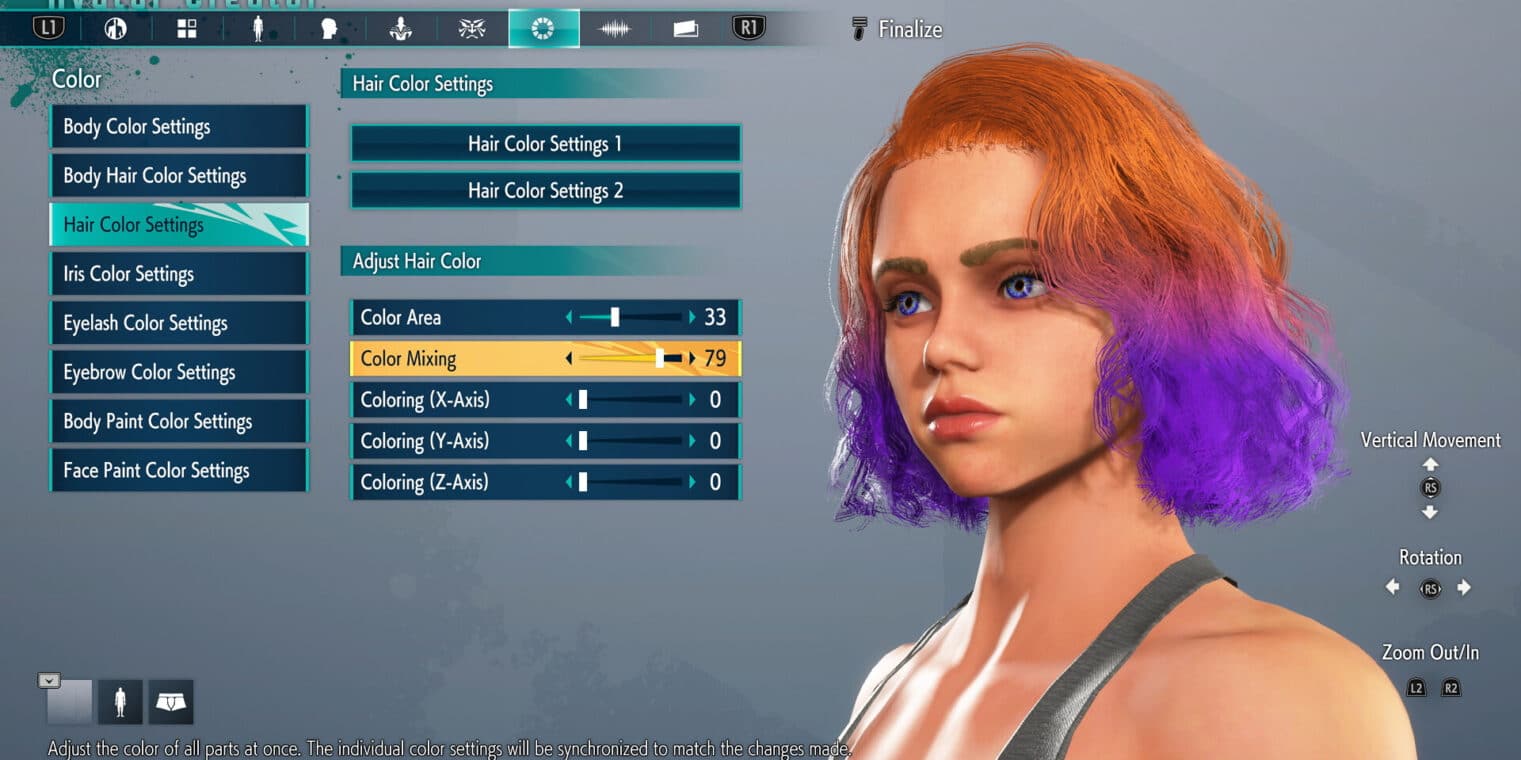1521x760 pixels.
Task: Increase Color Area with its right arrow
Action: 691,318
